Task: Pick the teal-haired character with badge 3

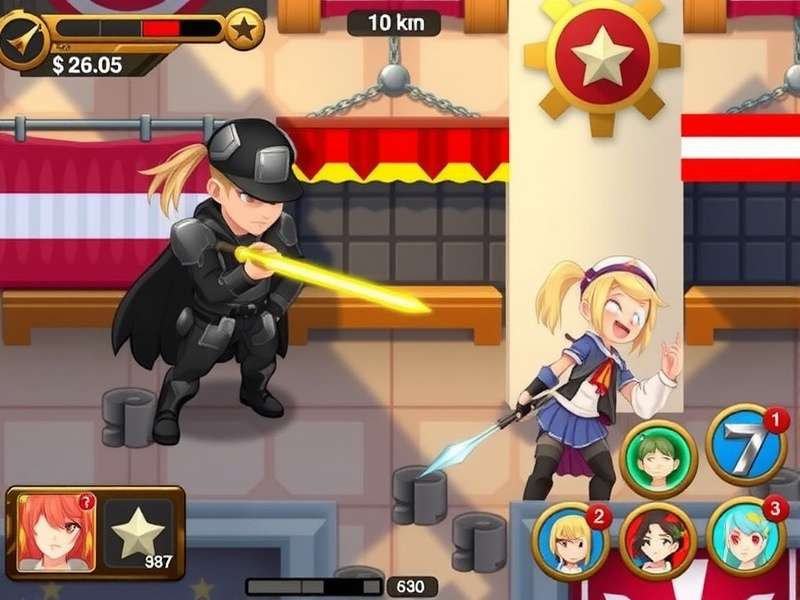Action: (x=745, y=535)
